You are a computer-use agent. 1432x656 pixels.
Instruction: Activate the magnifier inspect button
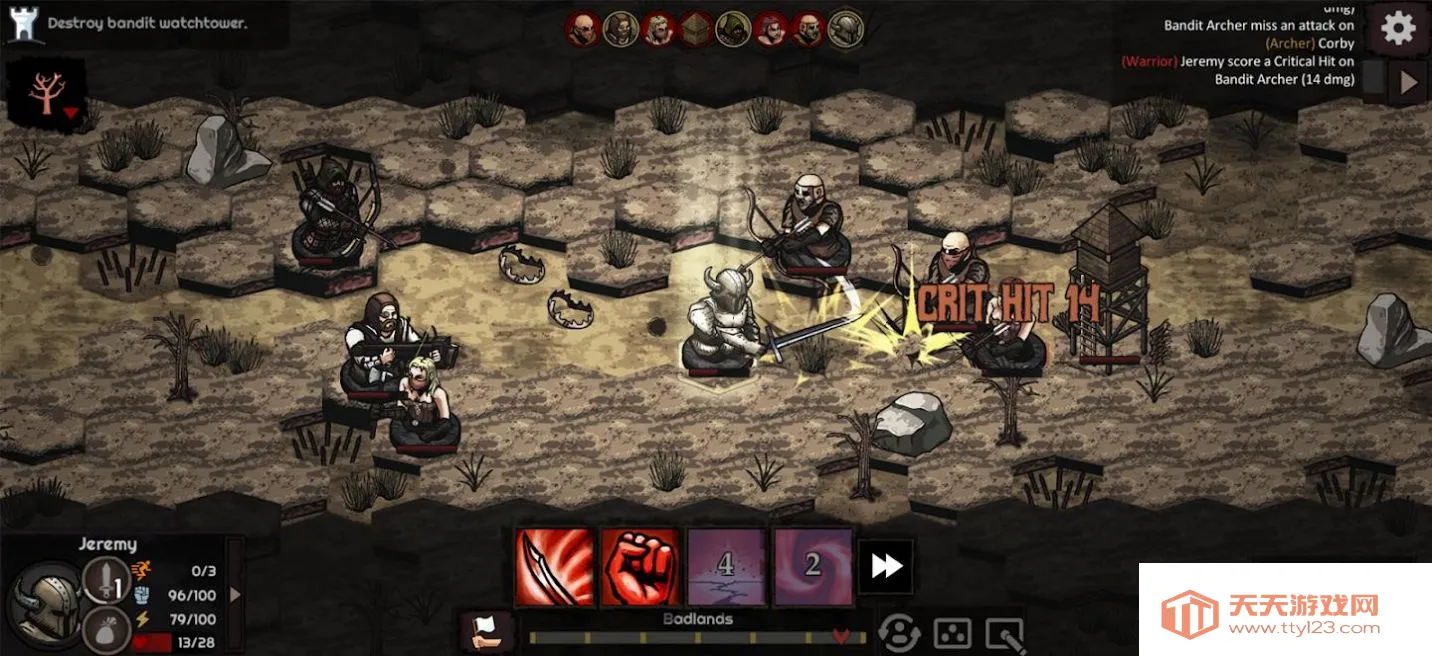(x=1004, y=632)
